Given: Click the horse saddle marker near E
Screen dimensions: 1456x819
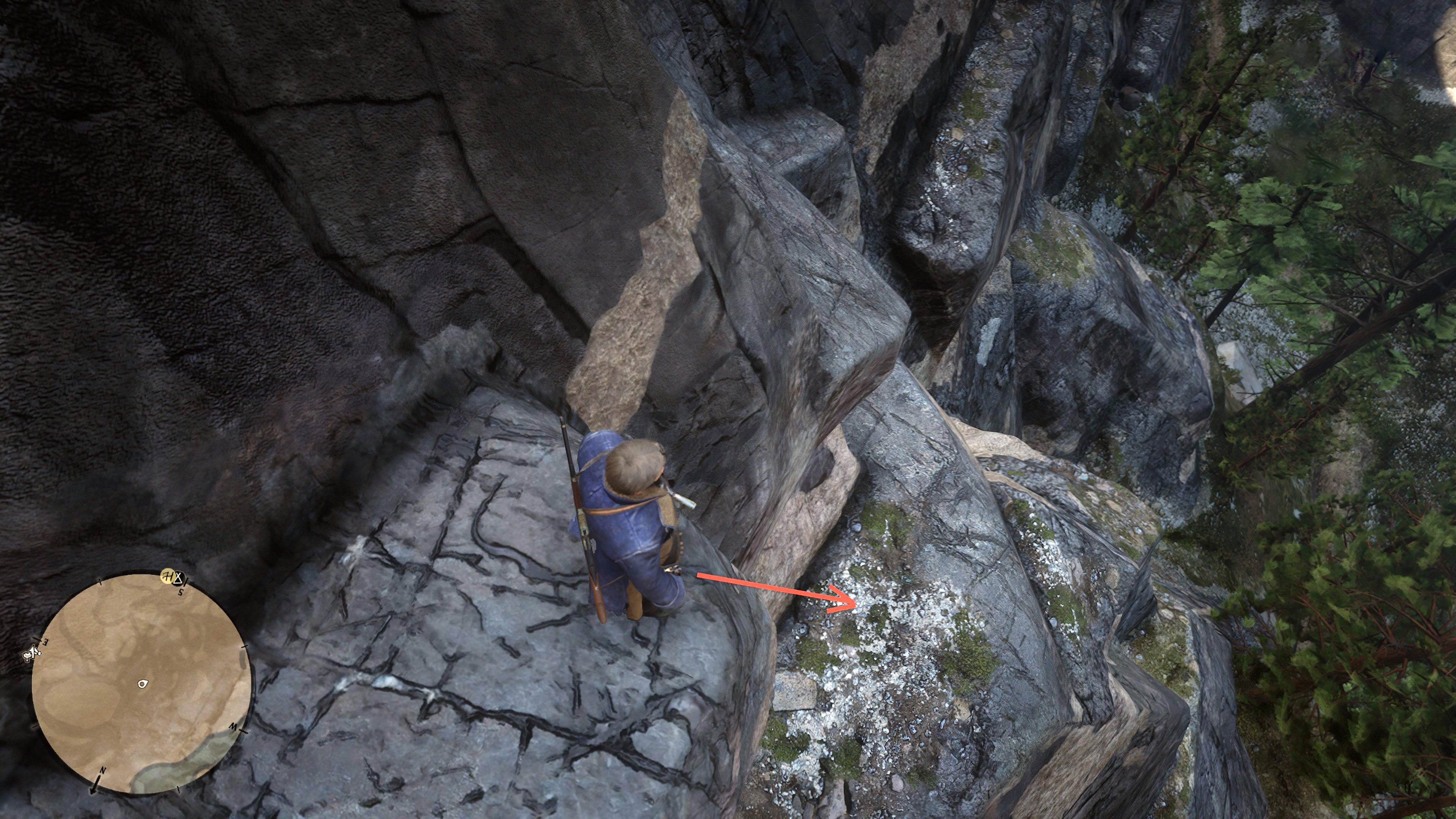Looking at the screenshot, I should [28, 656].
